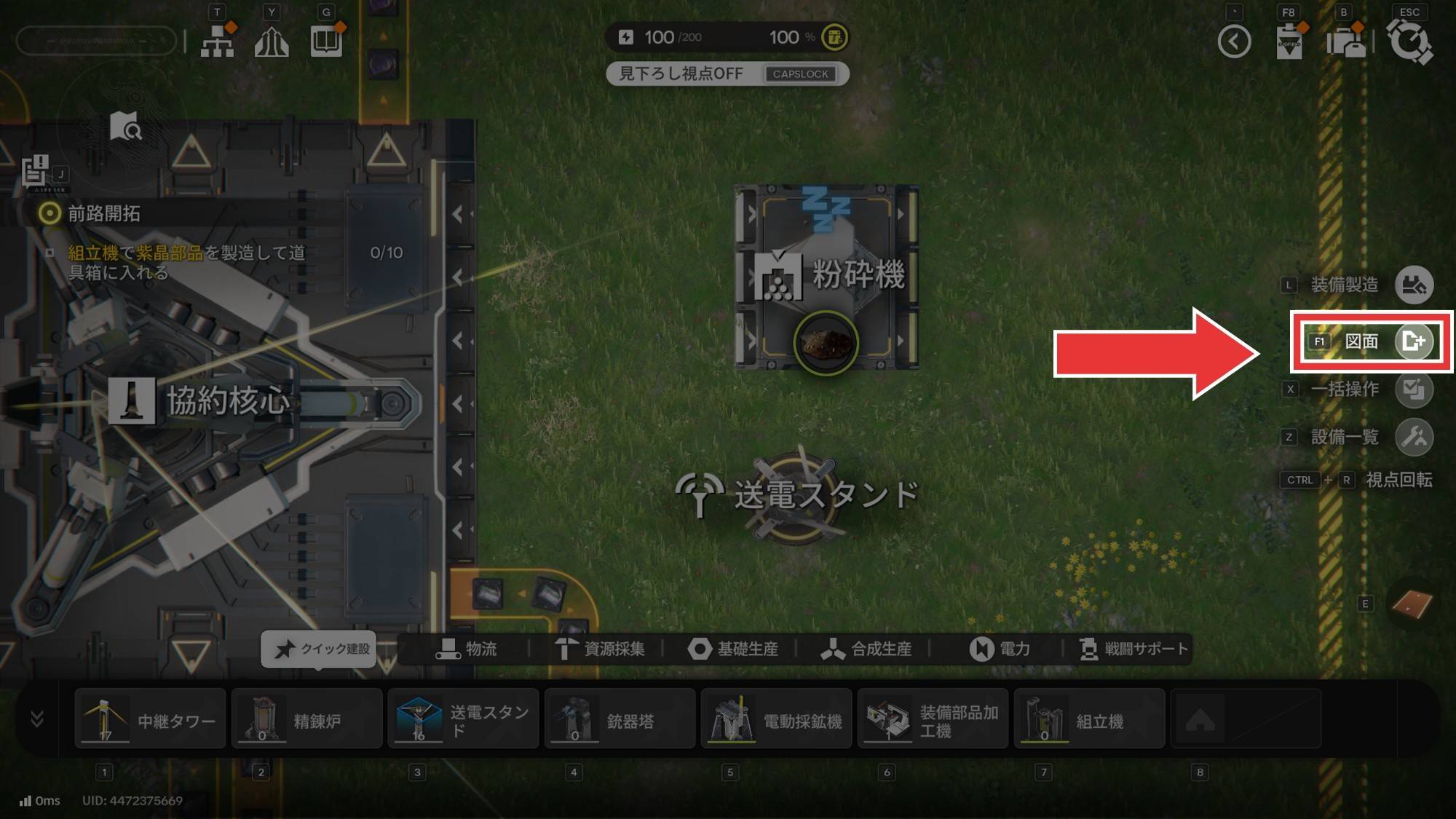Pick the 電動採鉱機 electric mining rig slot
Viewport: 1456px width, 819px height.
pos(776,720)
